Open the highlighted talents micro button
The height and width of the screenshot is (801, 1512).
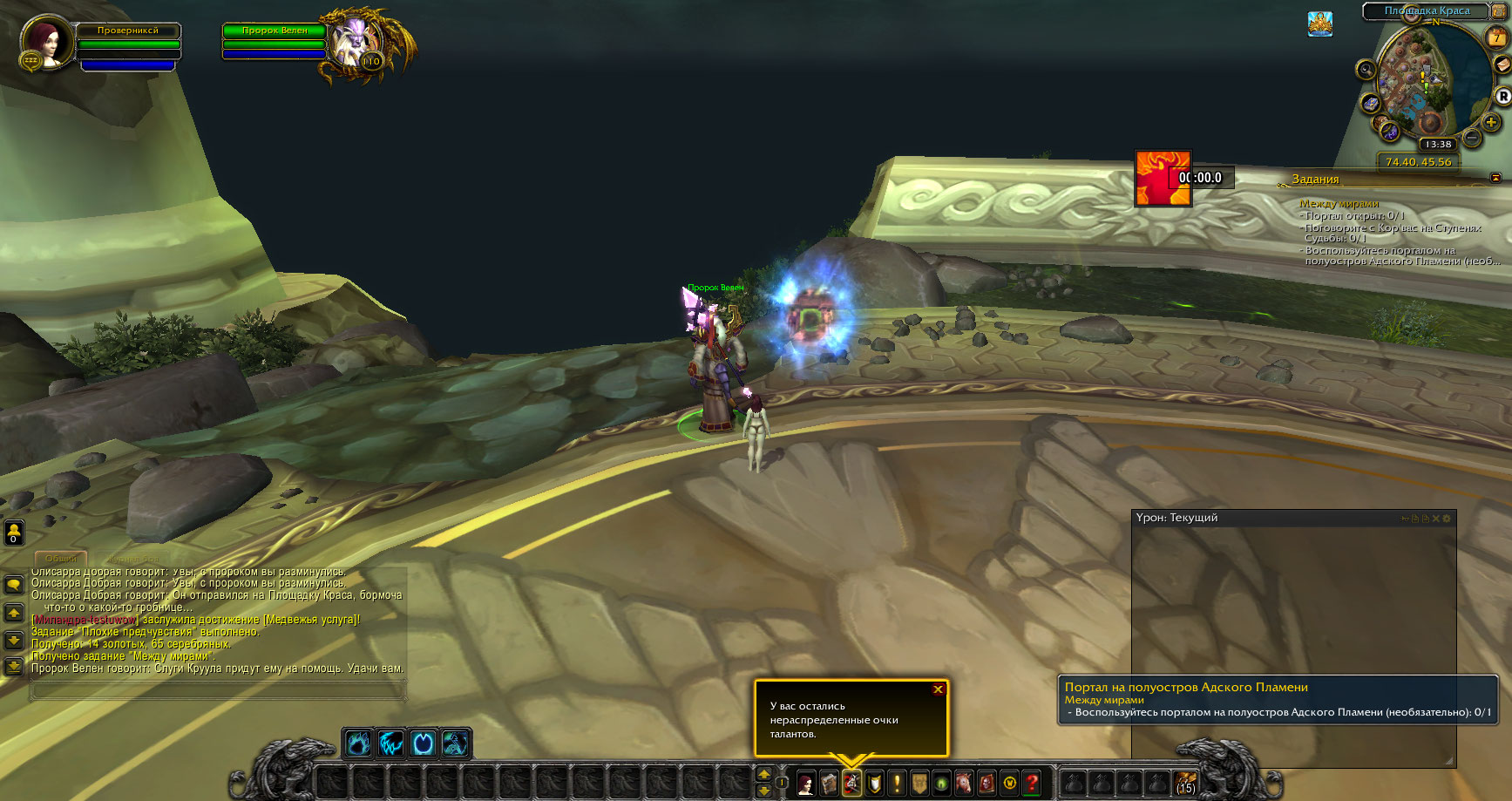(x=851, y=784)
